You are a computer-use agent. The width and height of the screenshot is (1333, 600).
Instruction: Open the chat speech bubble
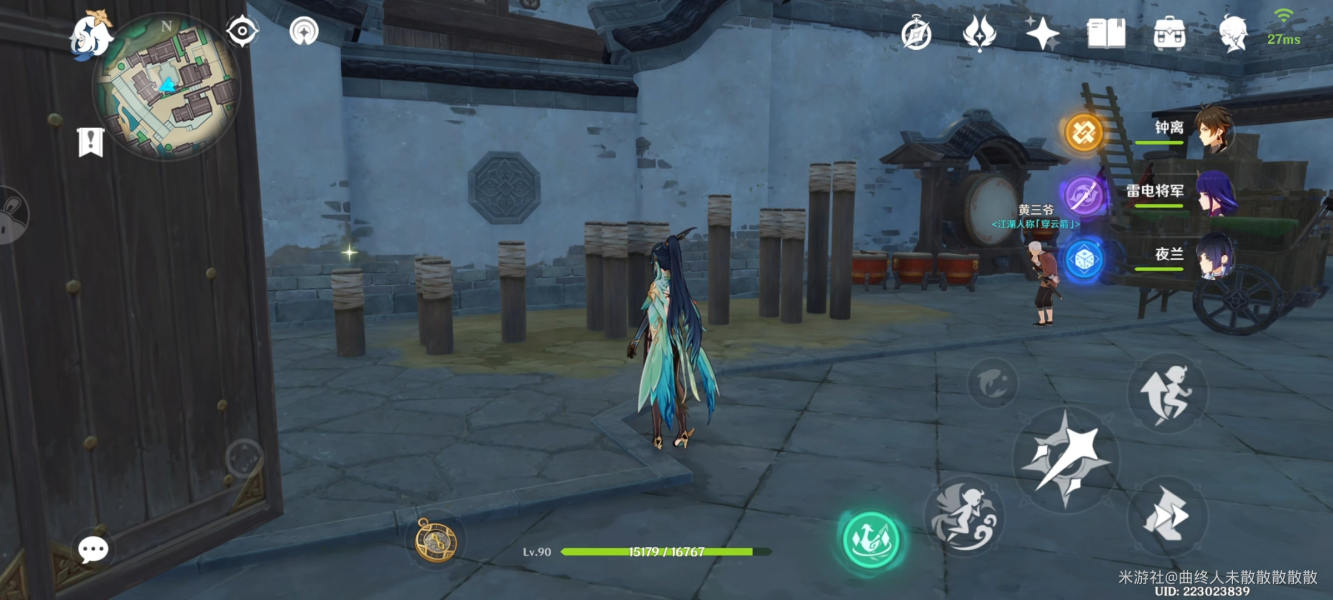[93, 548]
